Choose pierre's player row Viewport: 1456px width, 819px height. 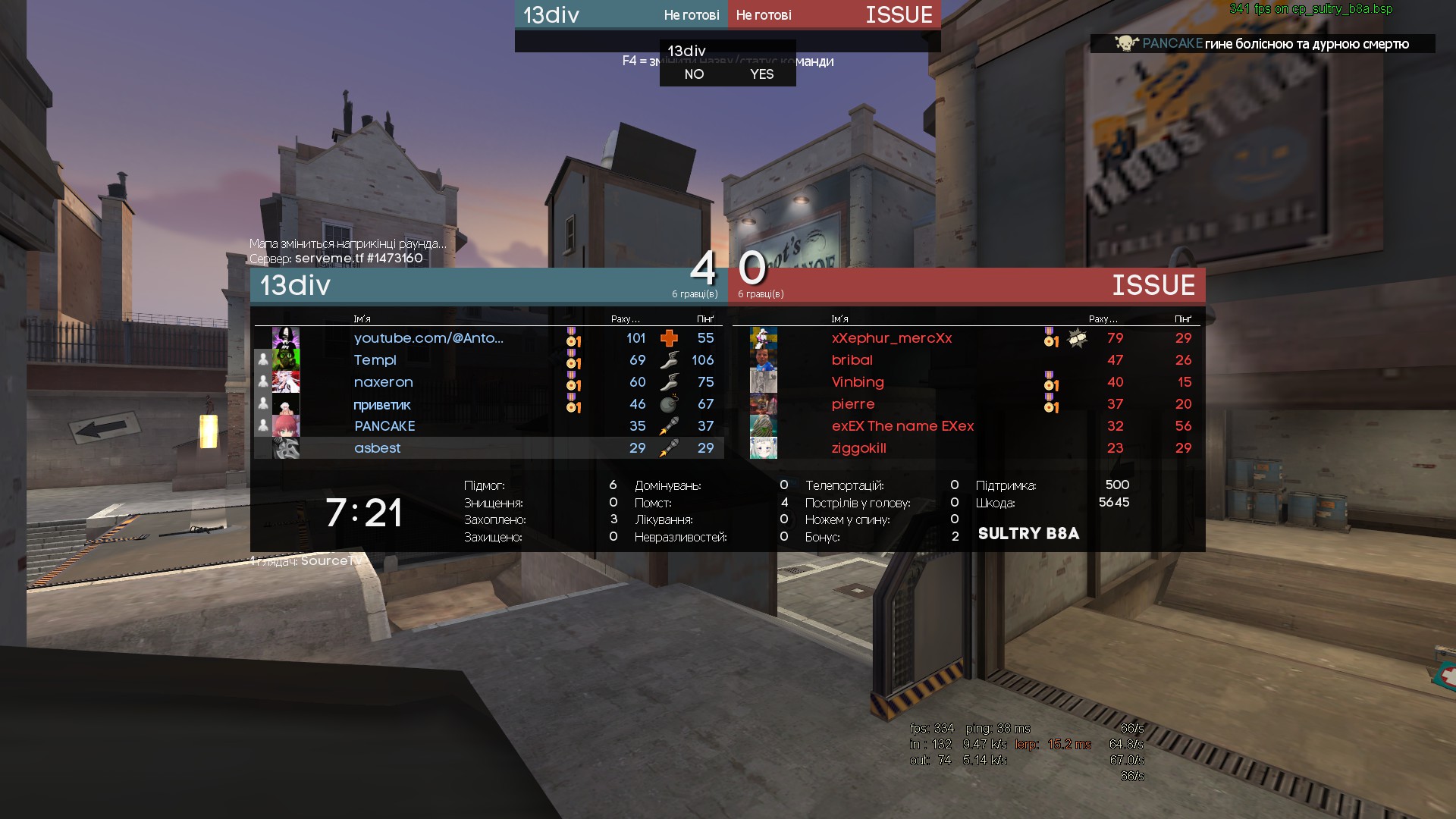[853, 404]
